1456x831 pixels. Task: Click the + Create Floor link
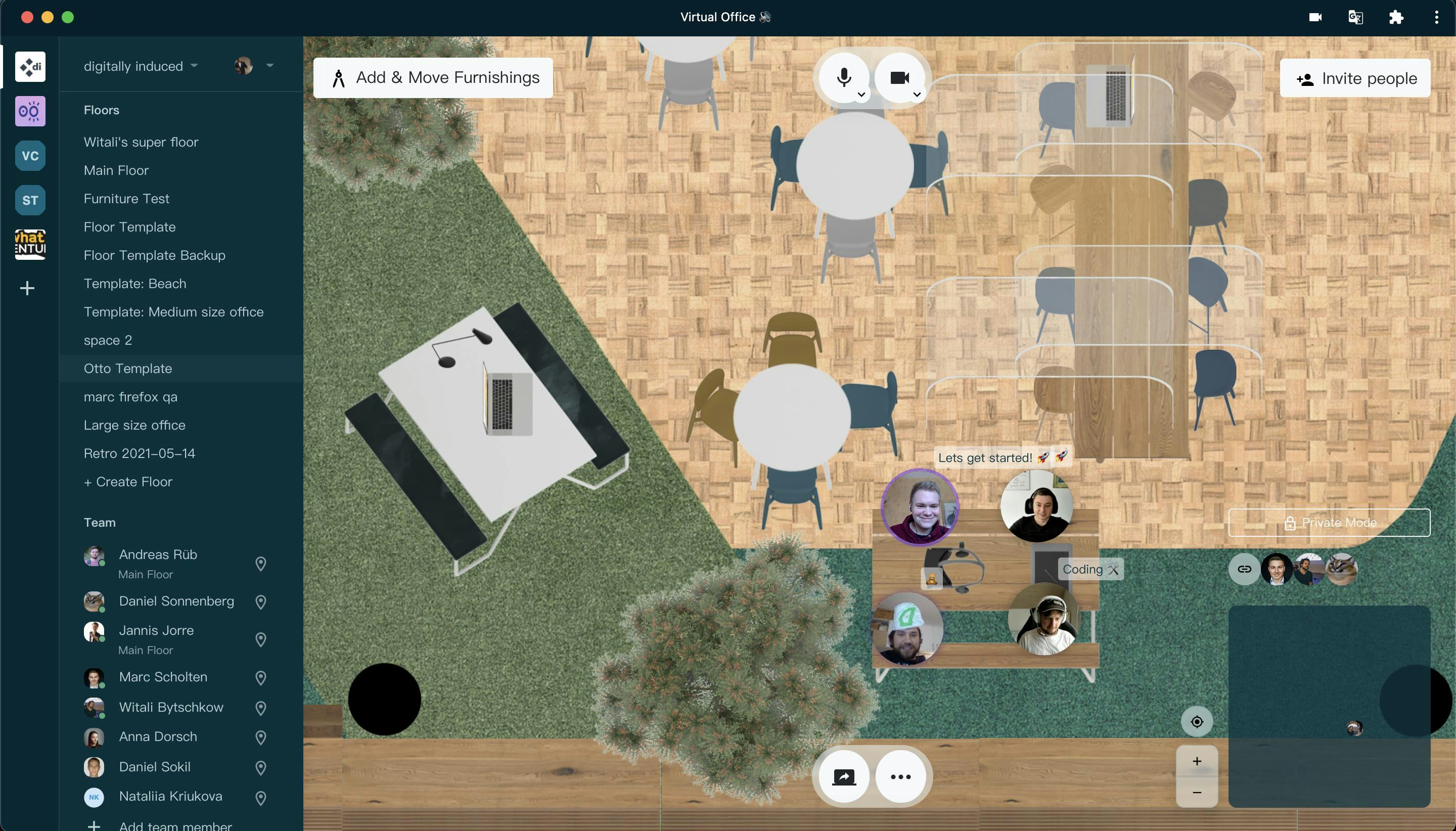coord(128,481)
